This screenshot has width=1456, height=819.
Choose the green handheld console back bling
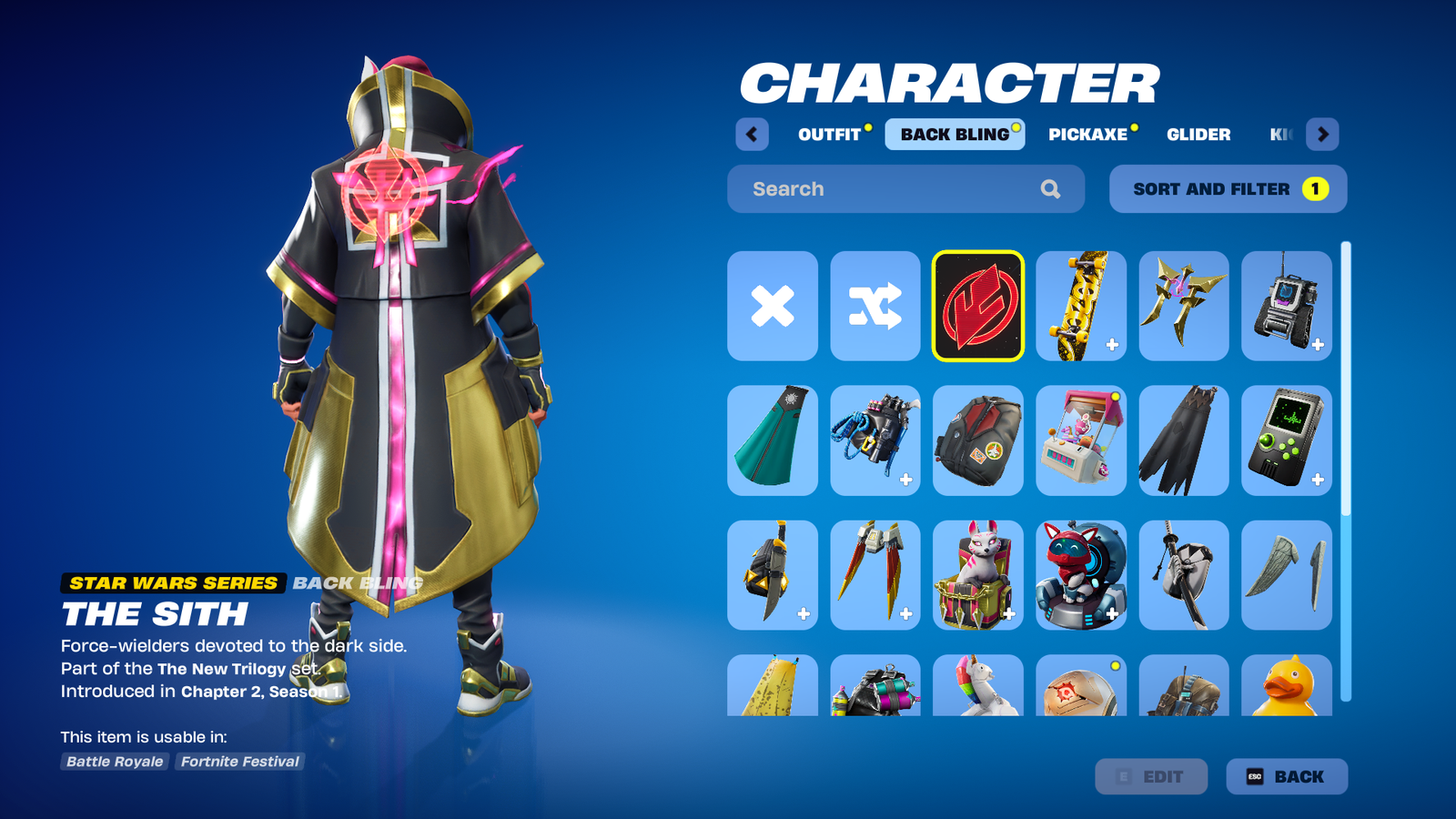(x=1286, y=440)
